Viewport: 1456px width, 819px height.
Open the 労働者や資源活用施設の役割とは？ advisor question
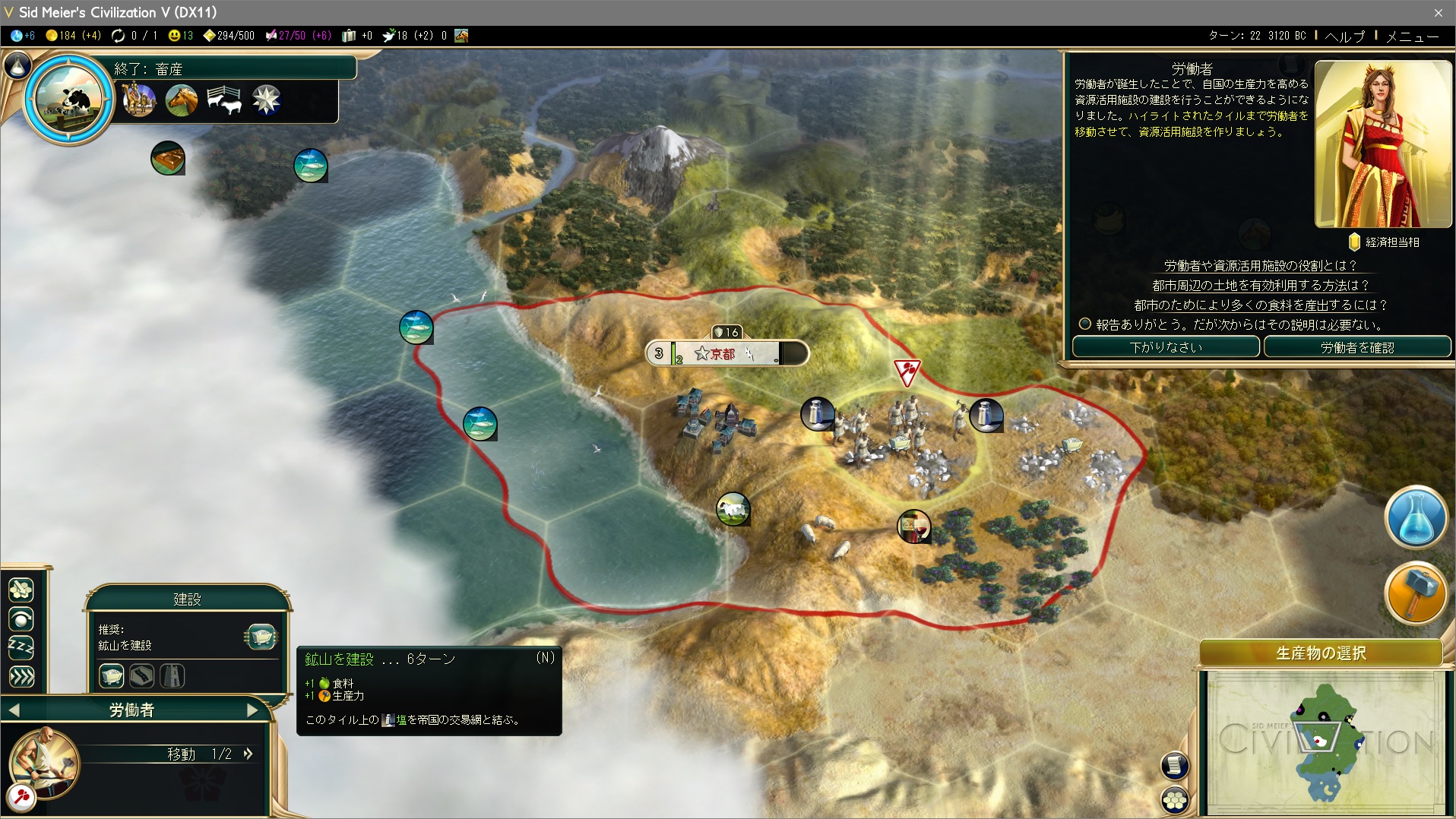pos(1260,266)
